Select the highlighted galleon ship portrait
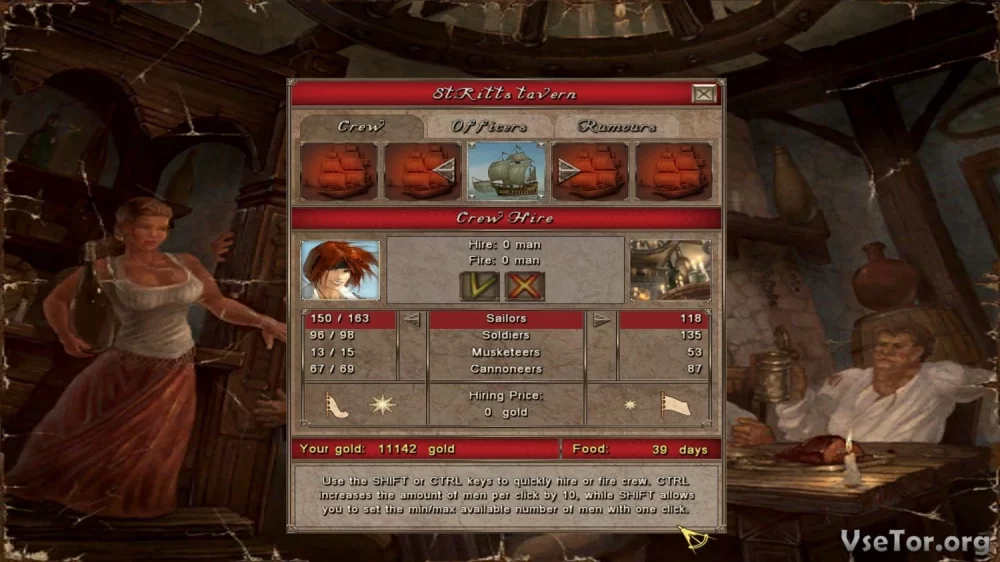The height and width of the screenshot is (562, 1000). (506, 171)
